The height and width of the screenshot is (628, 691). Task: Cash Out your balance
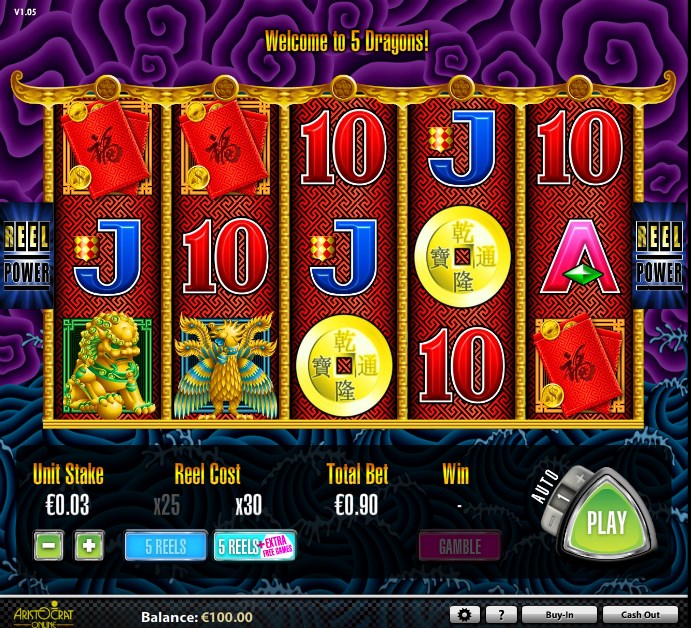tap(640, 615)
